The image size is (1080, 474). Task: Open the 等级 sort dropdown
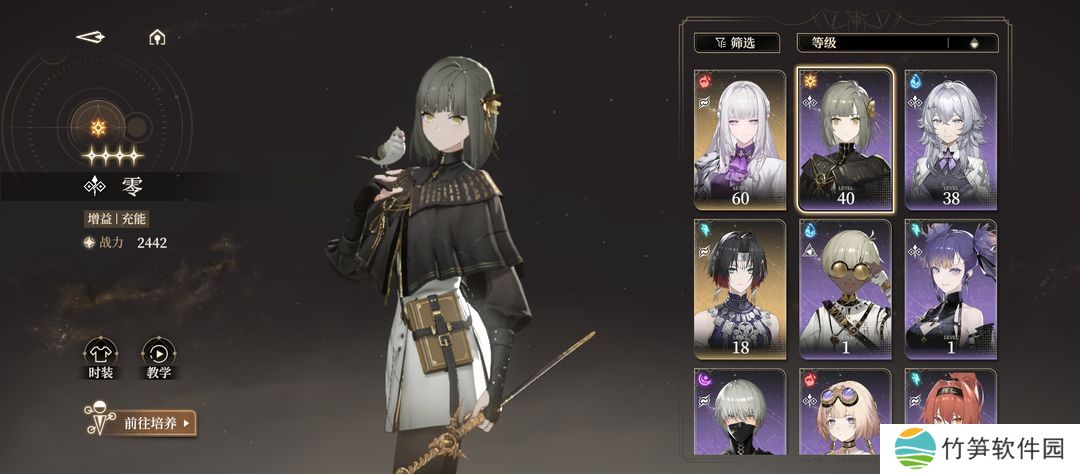coord(870,43)
